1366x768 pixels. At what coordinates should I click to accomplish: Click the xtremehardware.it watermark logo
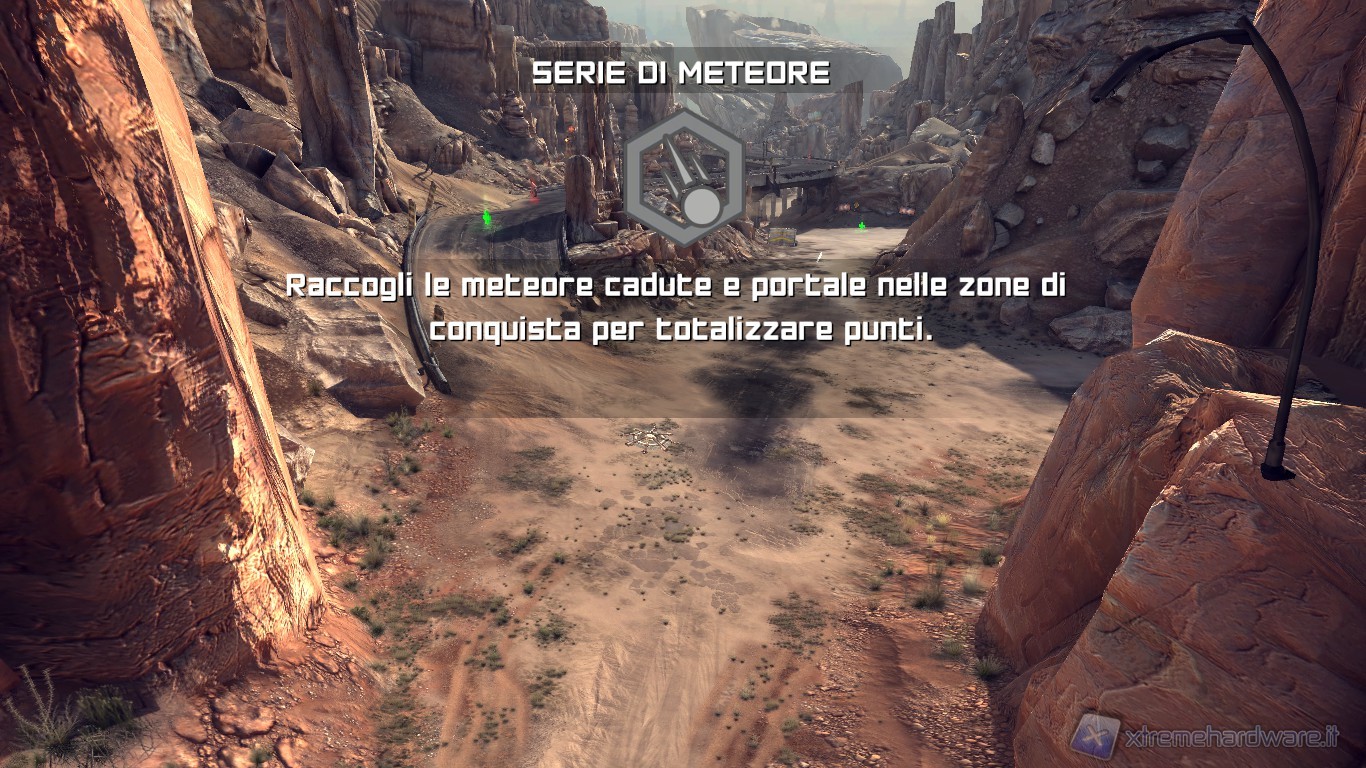tap(1095, 736)
